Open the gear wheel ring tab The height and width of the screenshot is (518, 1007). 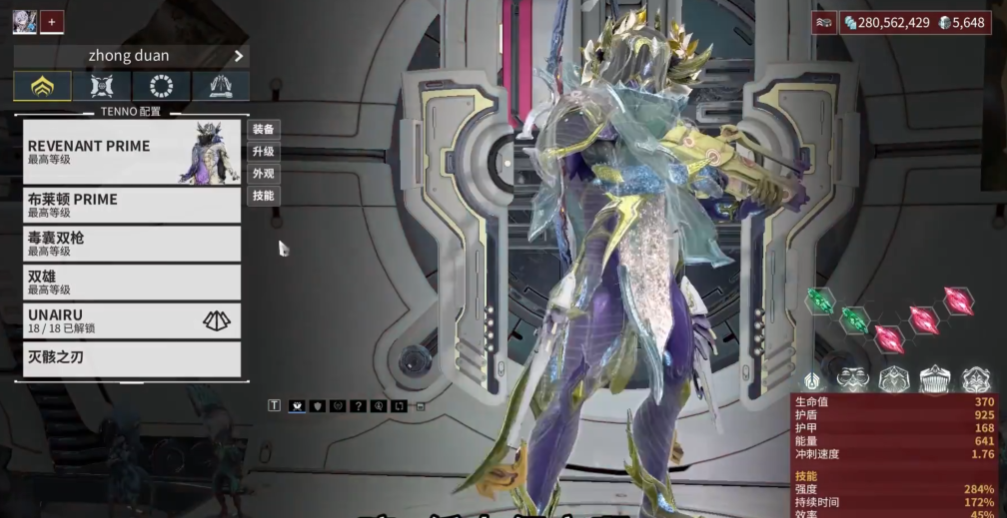point(161,86)
